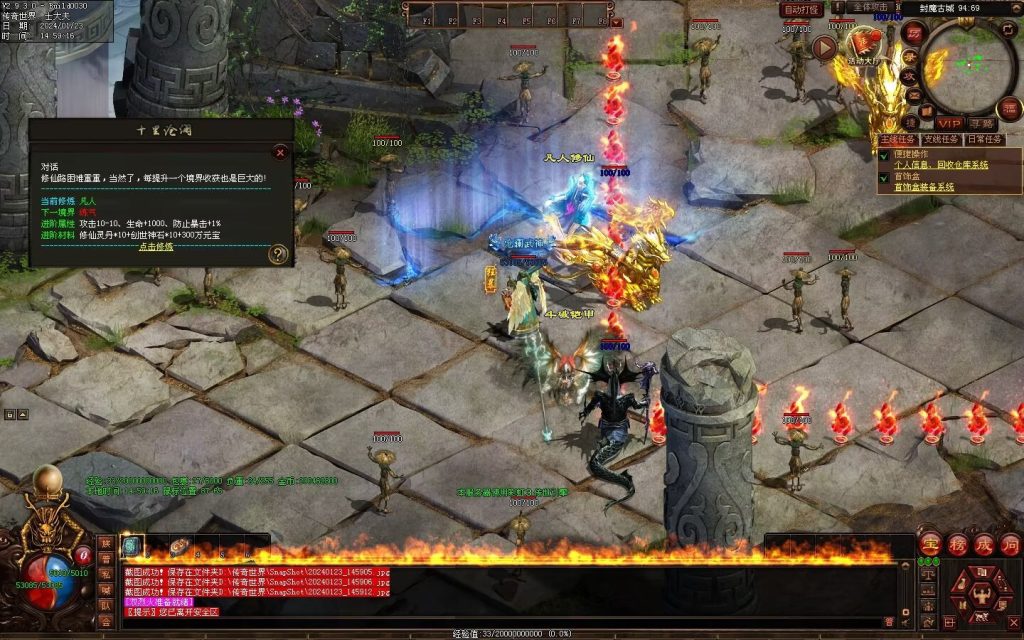Open the 宝 treasure round button
Image resolution: width=1024 pixels, height=640 pixels.
929,544
